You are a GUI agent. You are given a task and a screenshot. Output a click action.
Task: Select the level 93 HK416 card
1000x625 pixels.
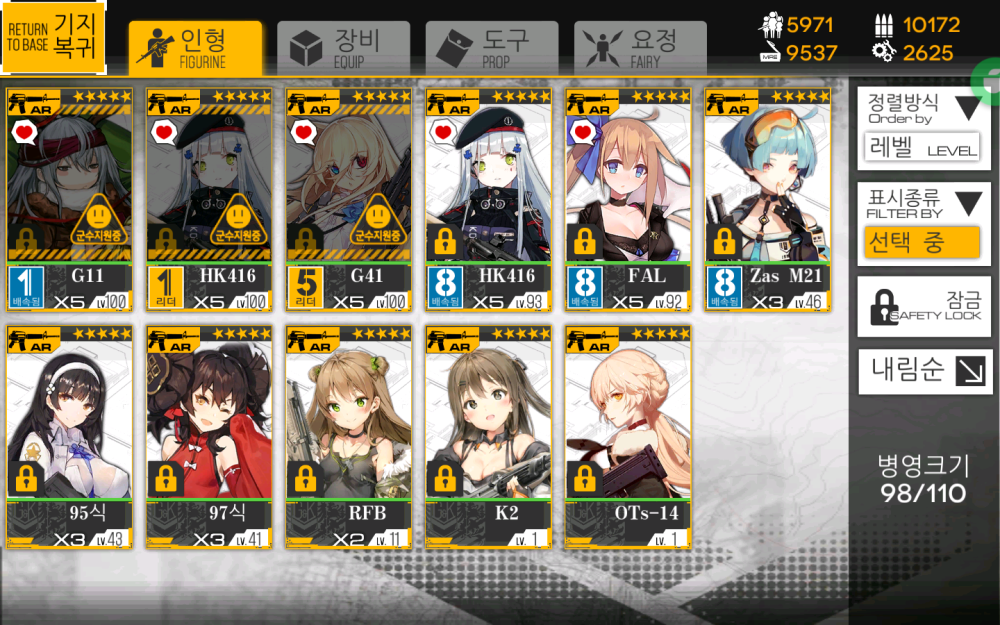(489, 200)
